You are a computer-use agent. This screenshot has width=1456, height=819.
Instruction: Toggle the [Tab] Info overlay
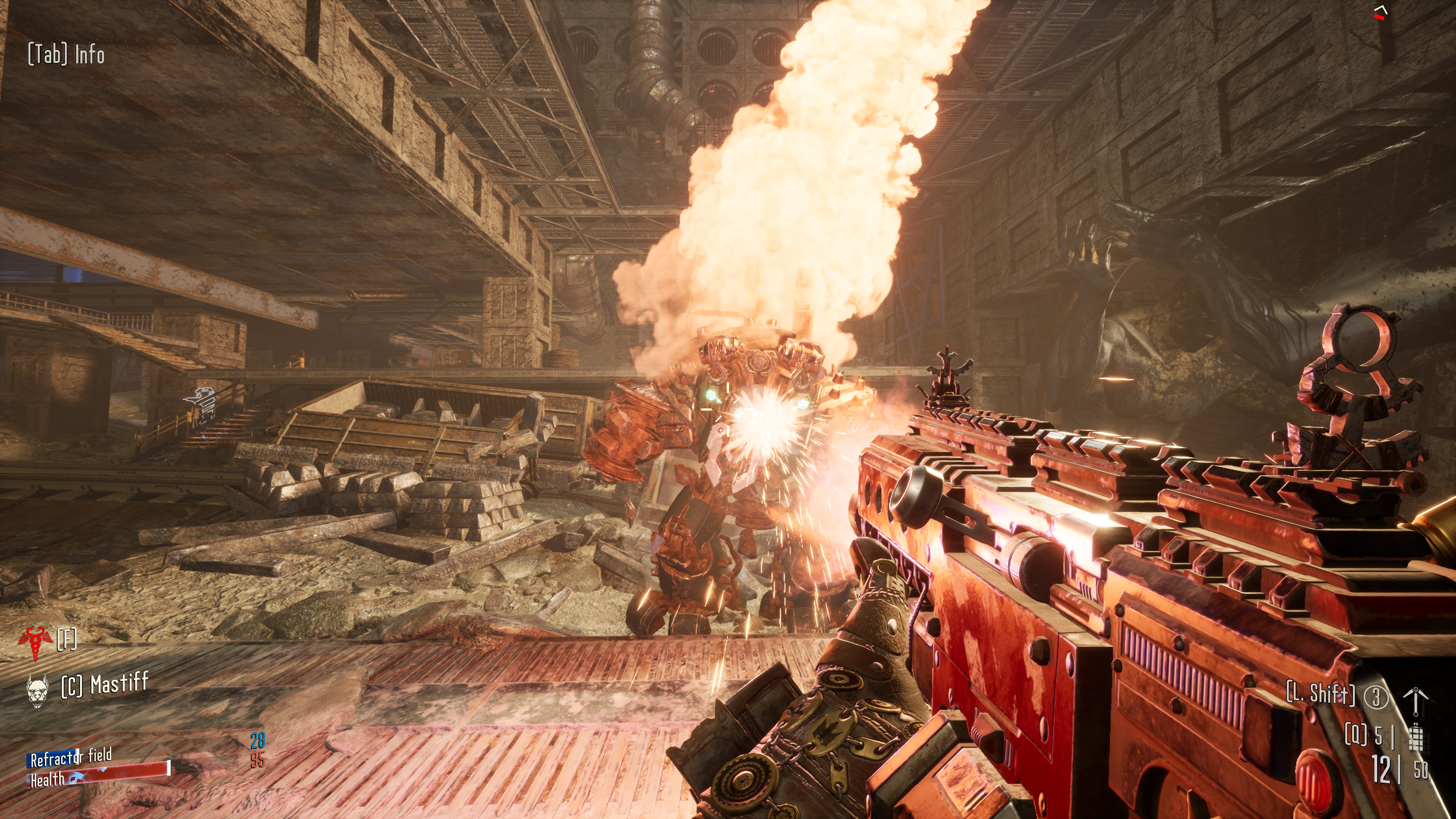coord(65,54)
